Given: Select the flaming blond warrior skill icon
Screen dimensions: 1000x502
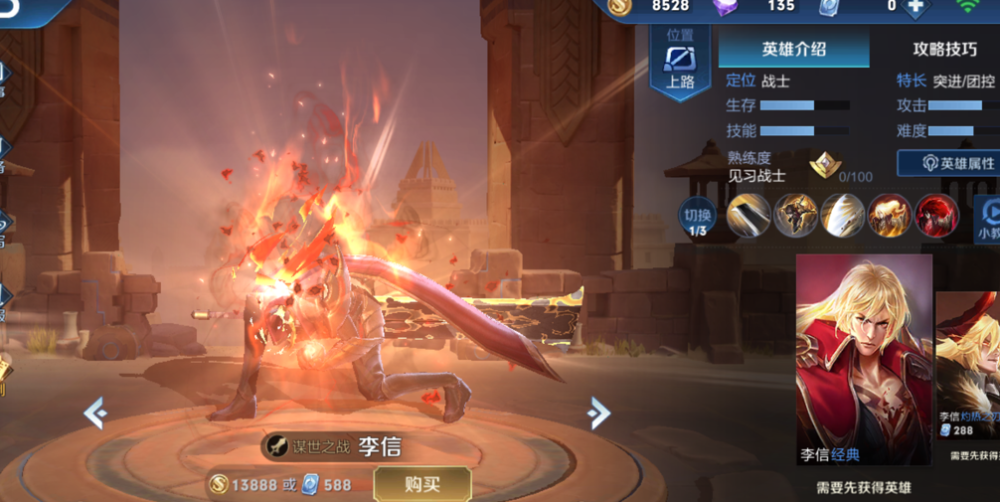Looking at the screenshot, I should 890,215.
